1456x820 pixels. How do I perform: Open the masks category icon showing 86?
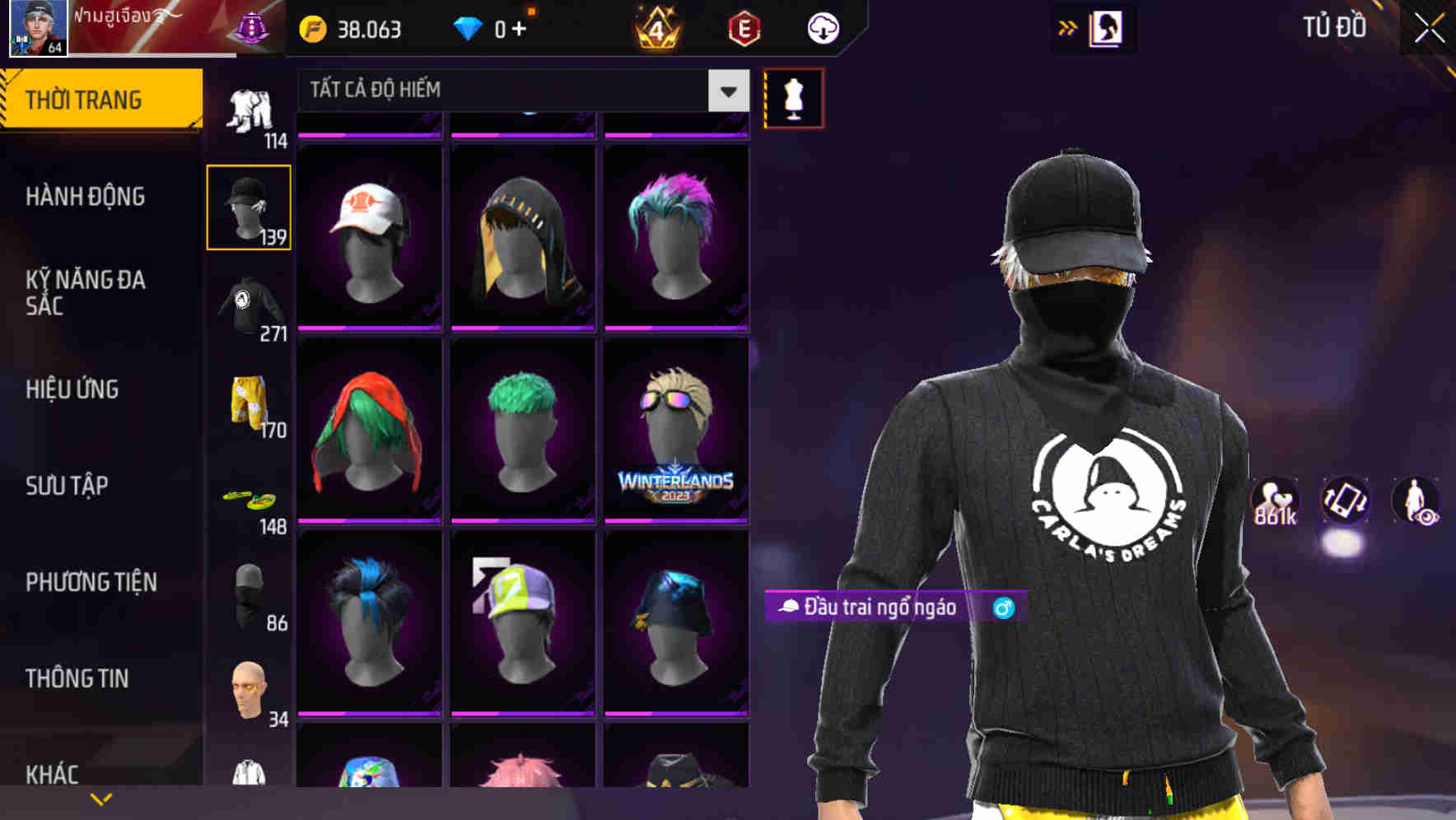click(x=249, y=593)
